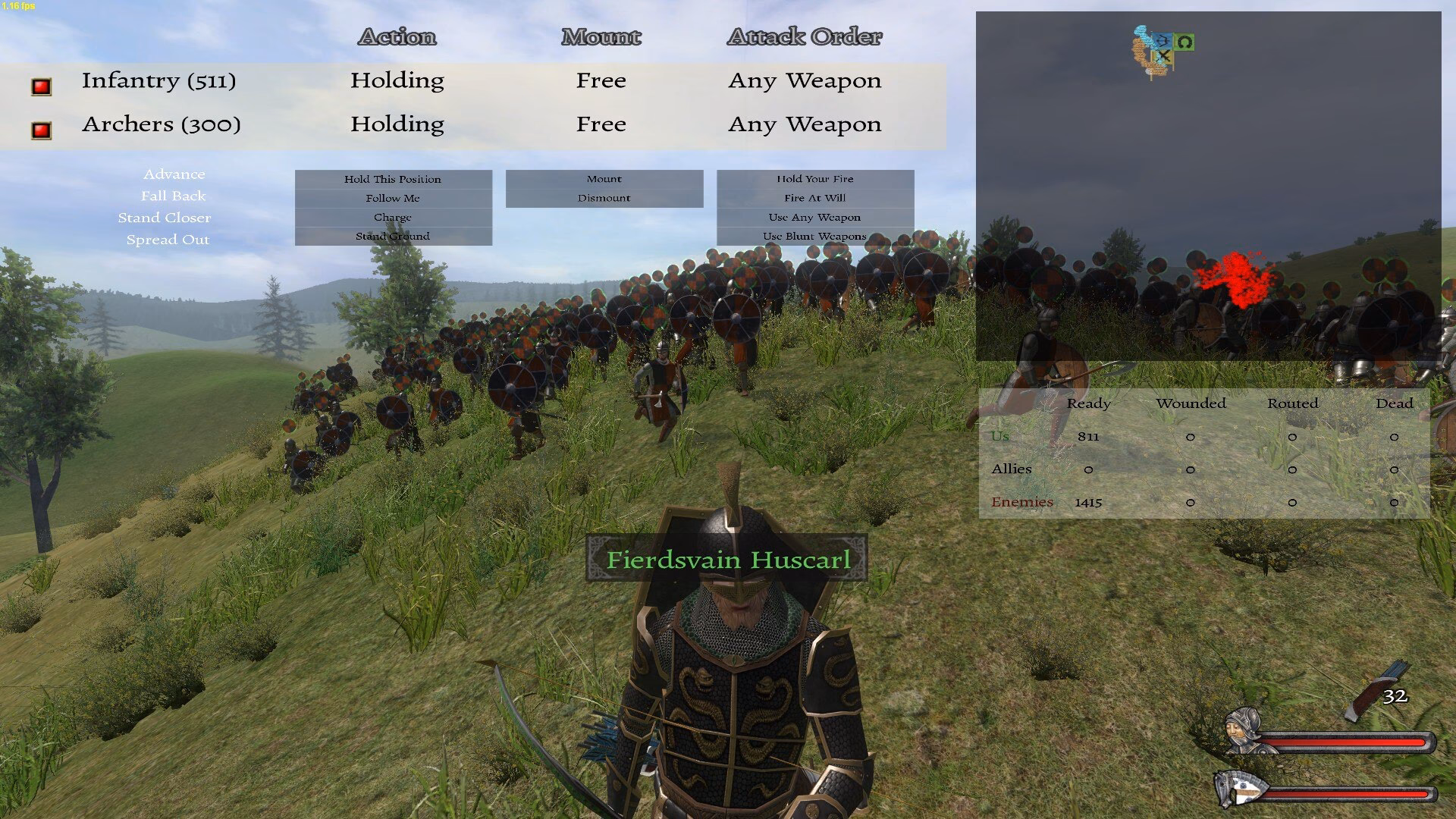Click the Enemies 1415 row in the casualty table
Viewport: 1456px width, 819px height.
(1054, 501)
